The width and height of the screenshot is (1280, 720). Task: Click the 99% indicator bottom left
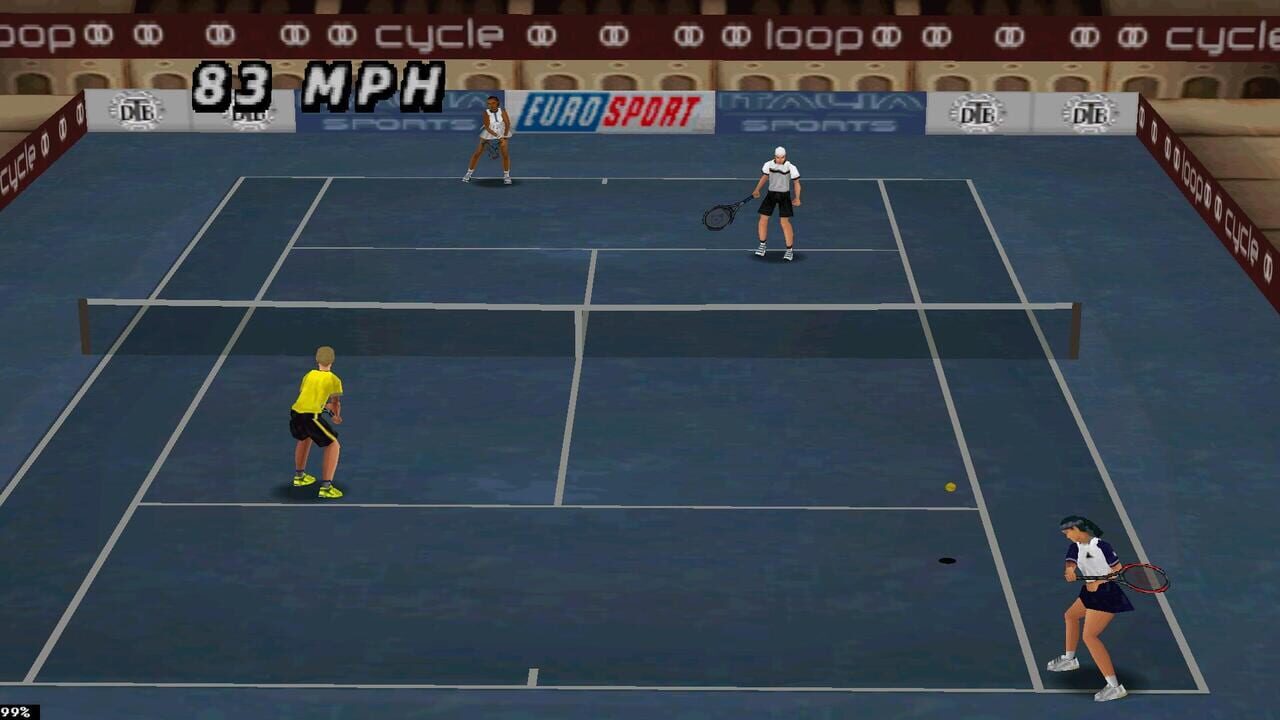pyautogui.click(x=15, y=712)
